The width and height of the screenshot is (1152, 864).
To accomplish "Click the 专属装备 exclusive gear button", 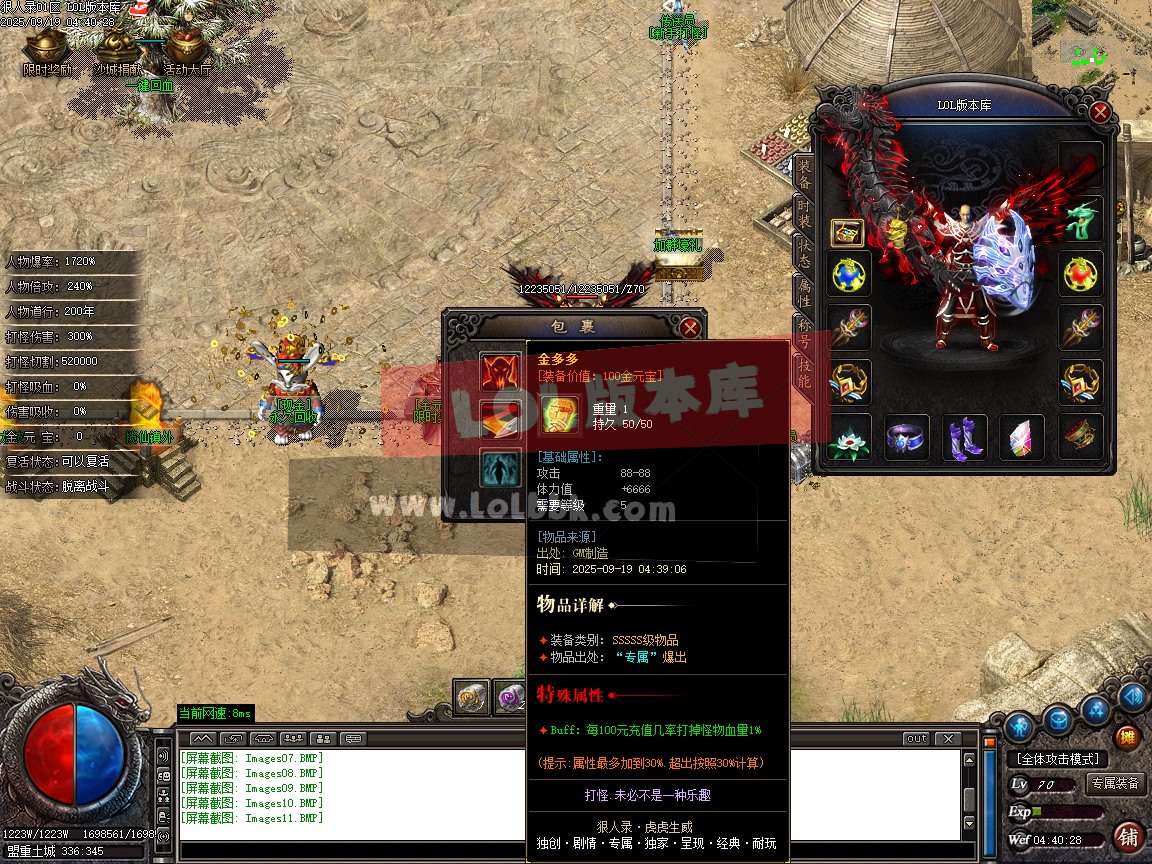I will pos(1115,783).
